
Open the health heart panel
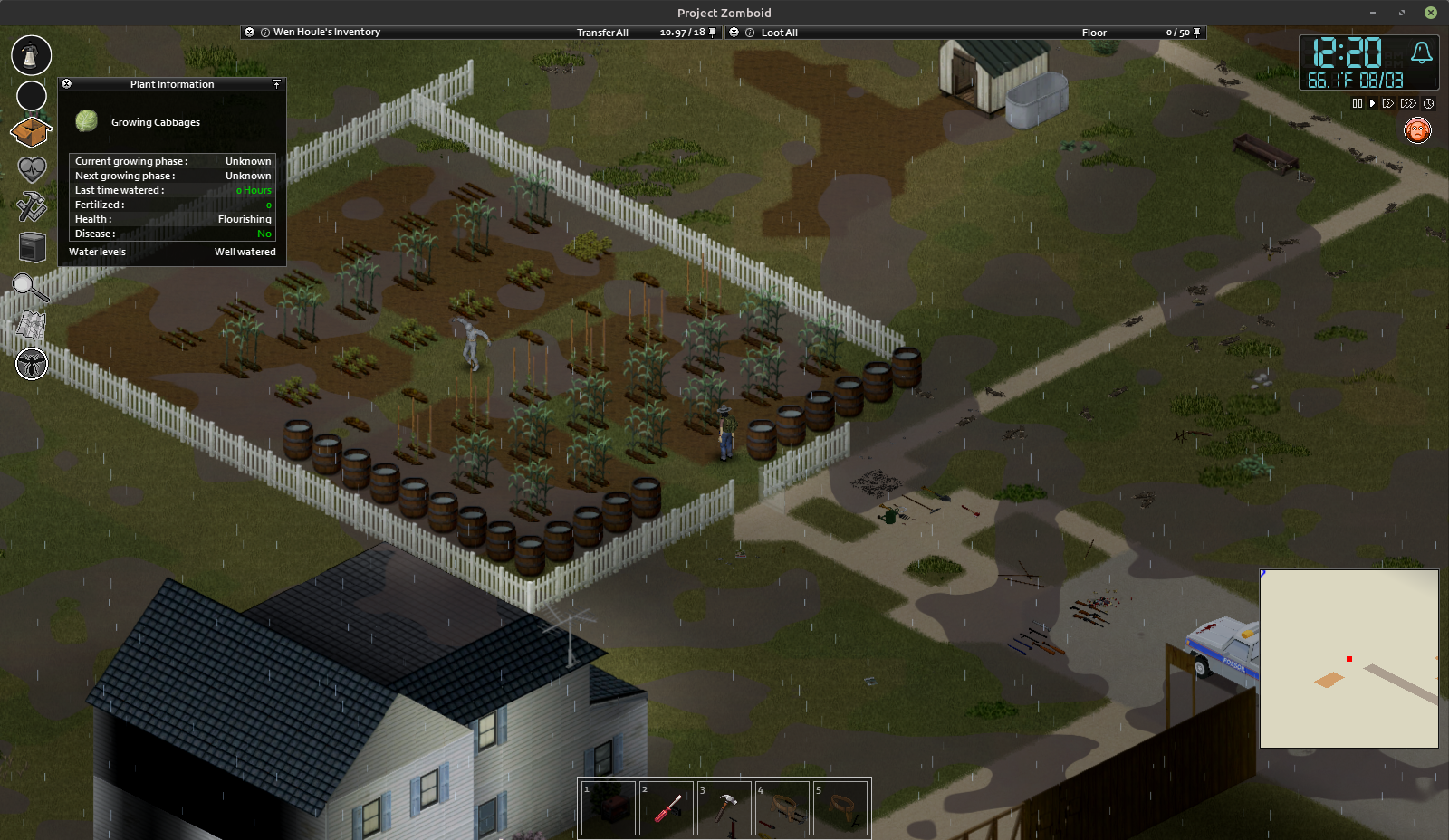(x=32, y=169)
